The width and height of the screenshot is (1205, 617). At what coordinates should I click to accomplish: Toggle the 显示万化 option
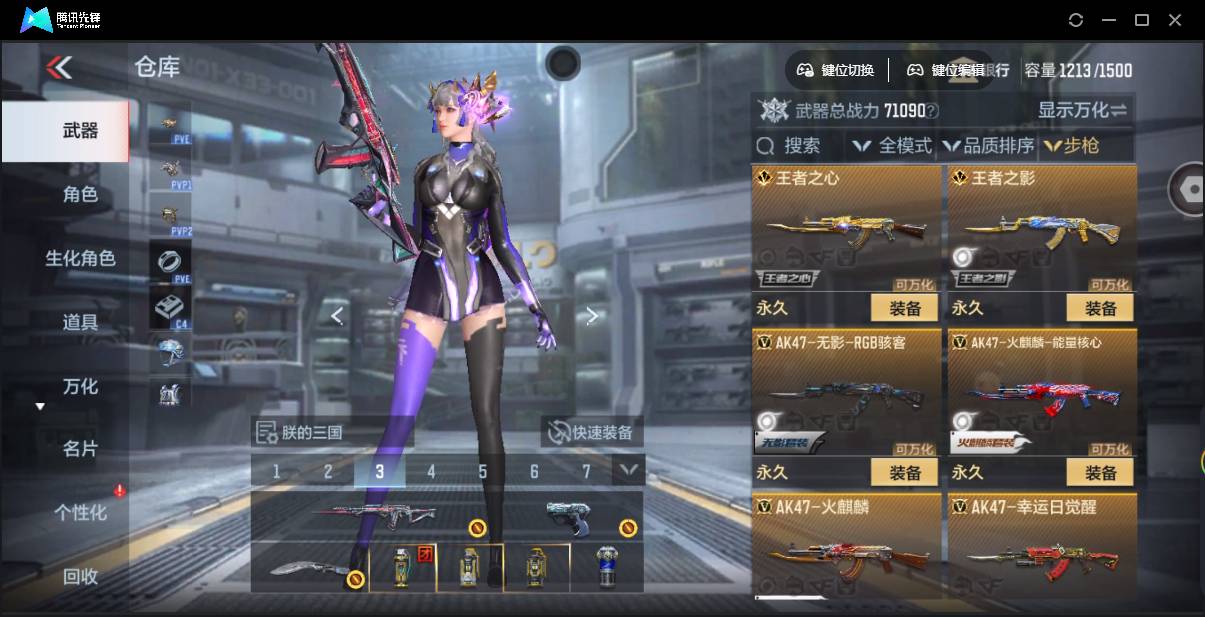[1082, 110]
